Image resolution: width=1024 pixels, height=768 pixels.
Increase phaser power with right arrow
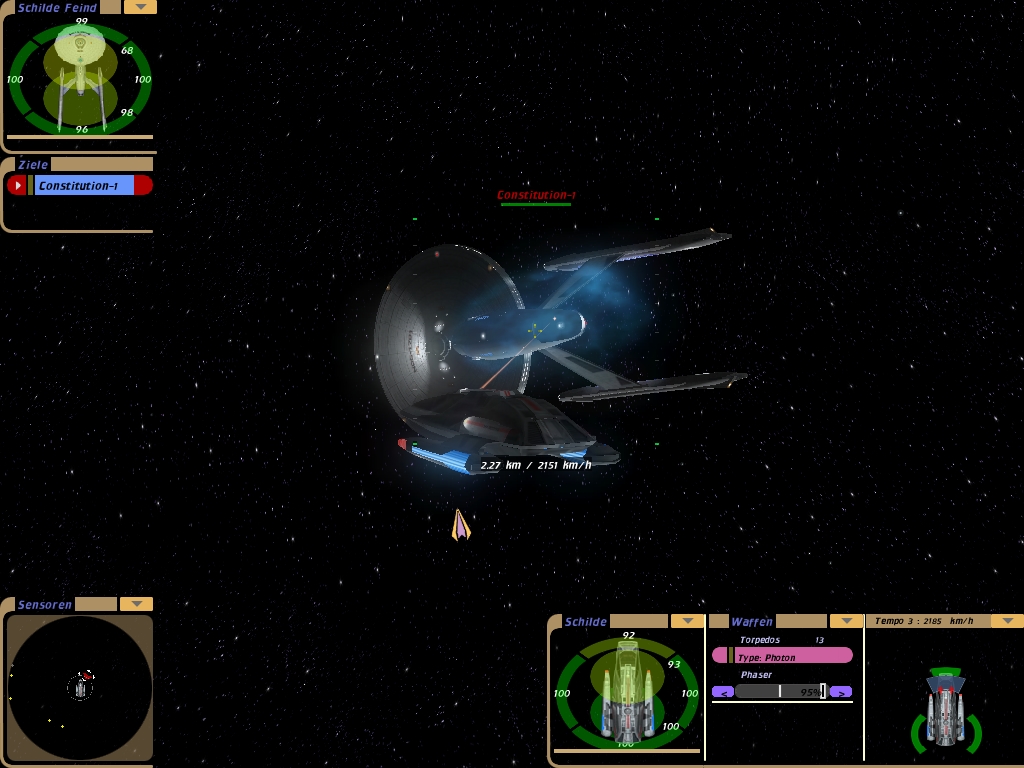841,691
